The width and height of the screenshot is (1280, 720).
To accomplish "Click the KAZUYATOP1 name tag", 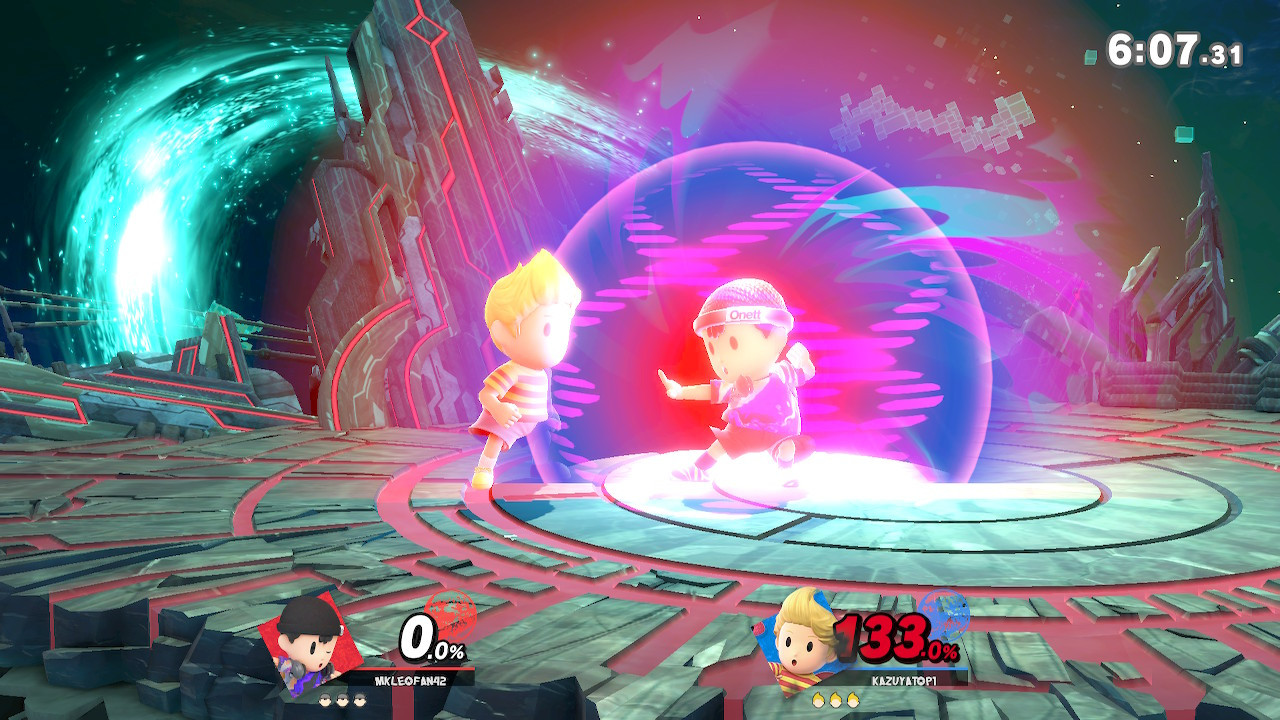I will pos(903,680).
